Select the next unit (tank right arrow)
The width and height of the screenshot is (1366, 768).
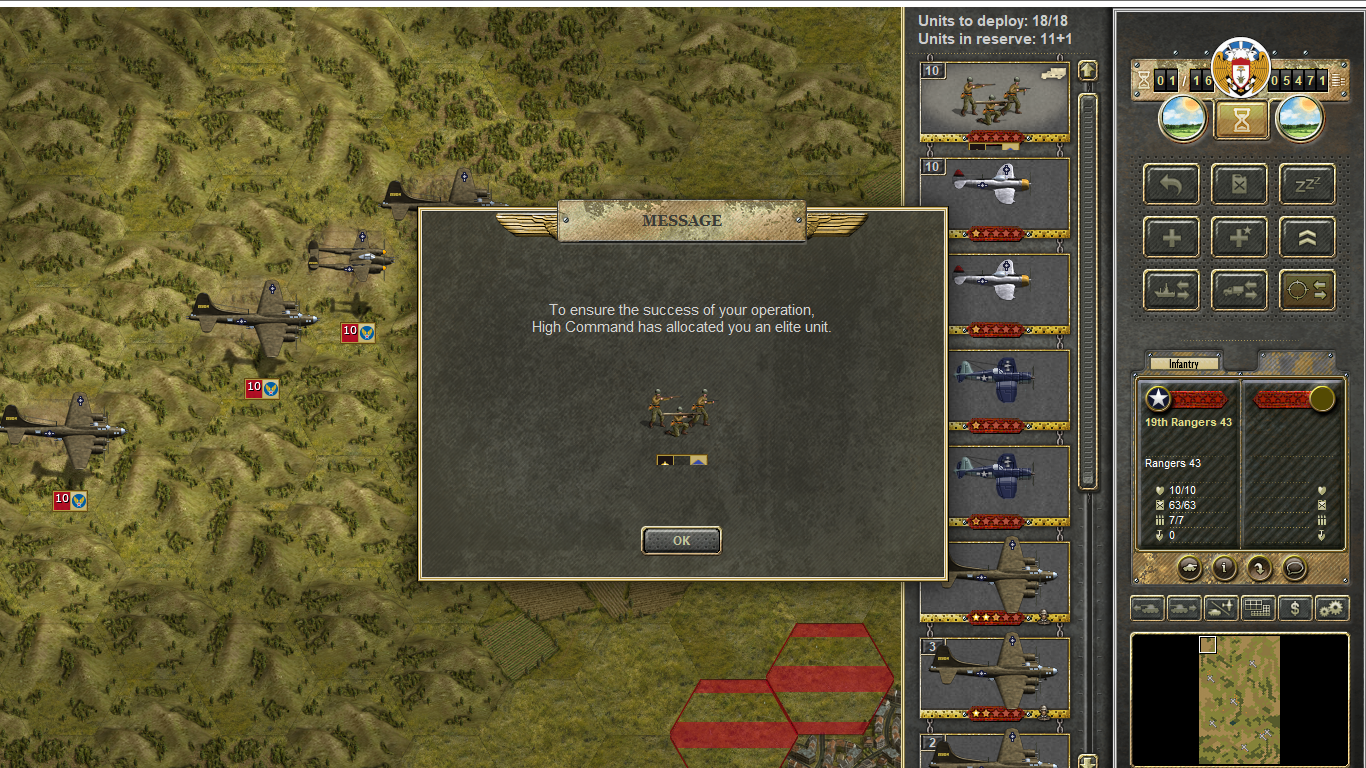pos(1184,608)
